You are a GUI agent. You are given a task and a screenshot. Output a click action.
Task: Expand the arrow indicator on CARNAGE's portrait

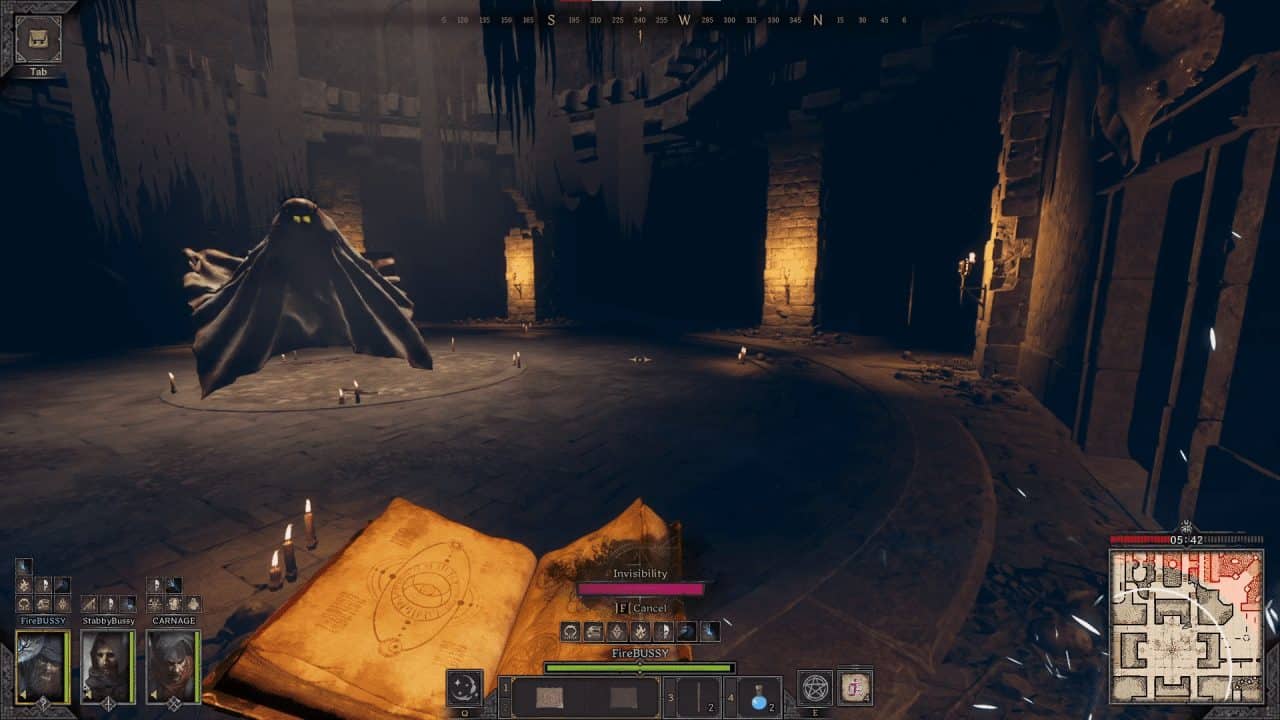pyautogui.click(x=153, y=693)
